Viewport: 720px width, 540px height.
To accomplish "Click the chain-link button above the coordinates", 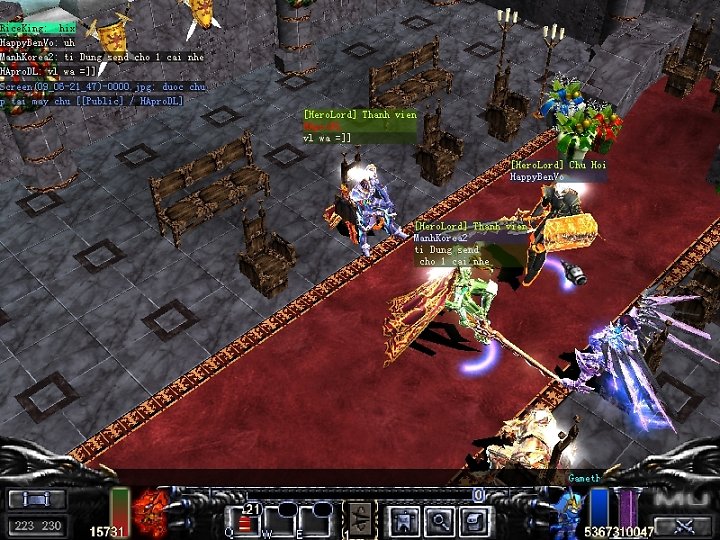I will [x=36, y=499].
